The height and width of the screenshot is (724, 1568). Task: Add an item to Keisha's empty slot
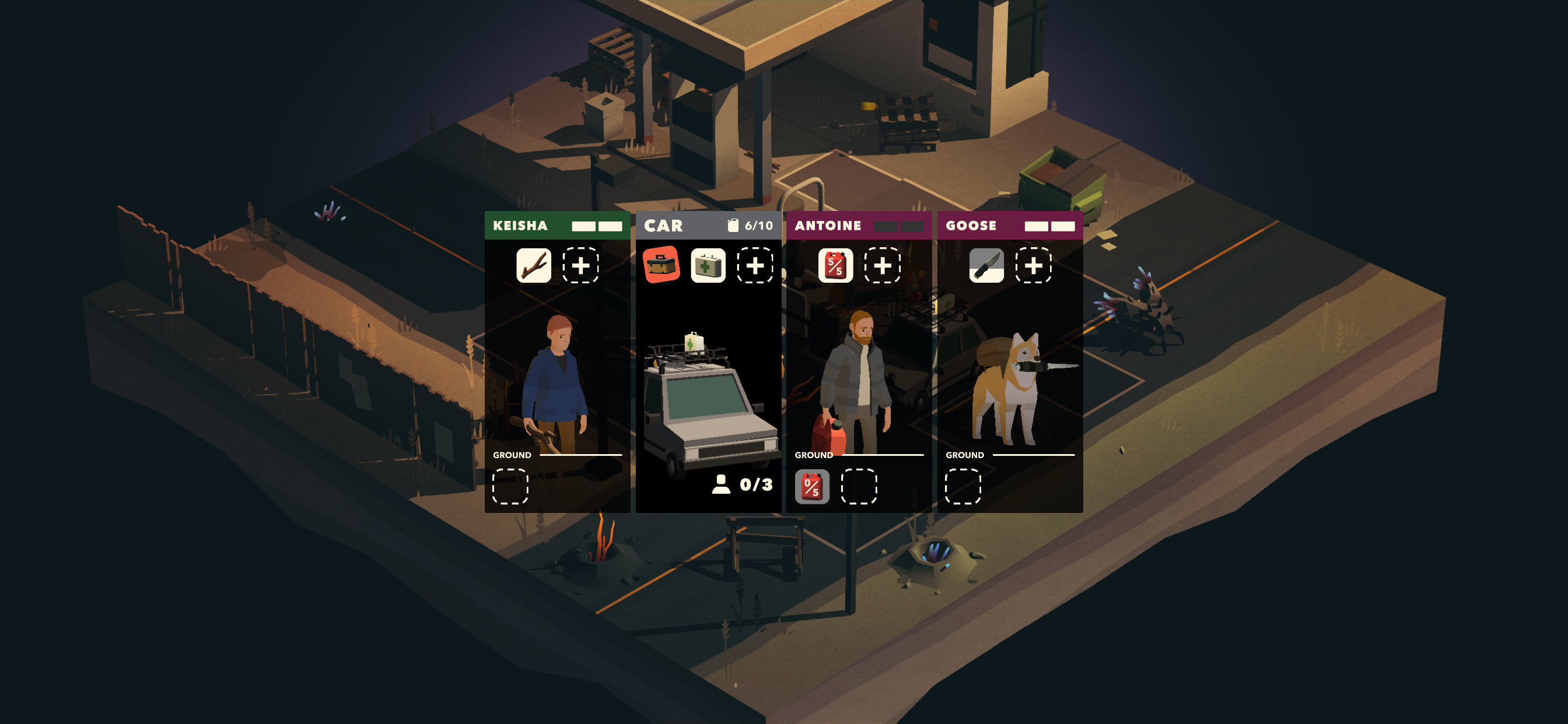pos(580,265)
